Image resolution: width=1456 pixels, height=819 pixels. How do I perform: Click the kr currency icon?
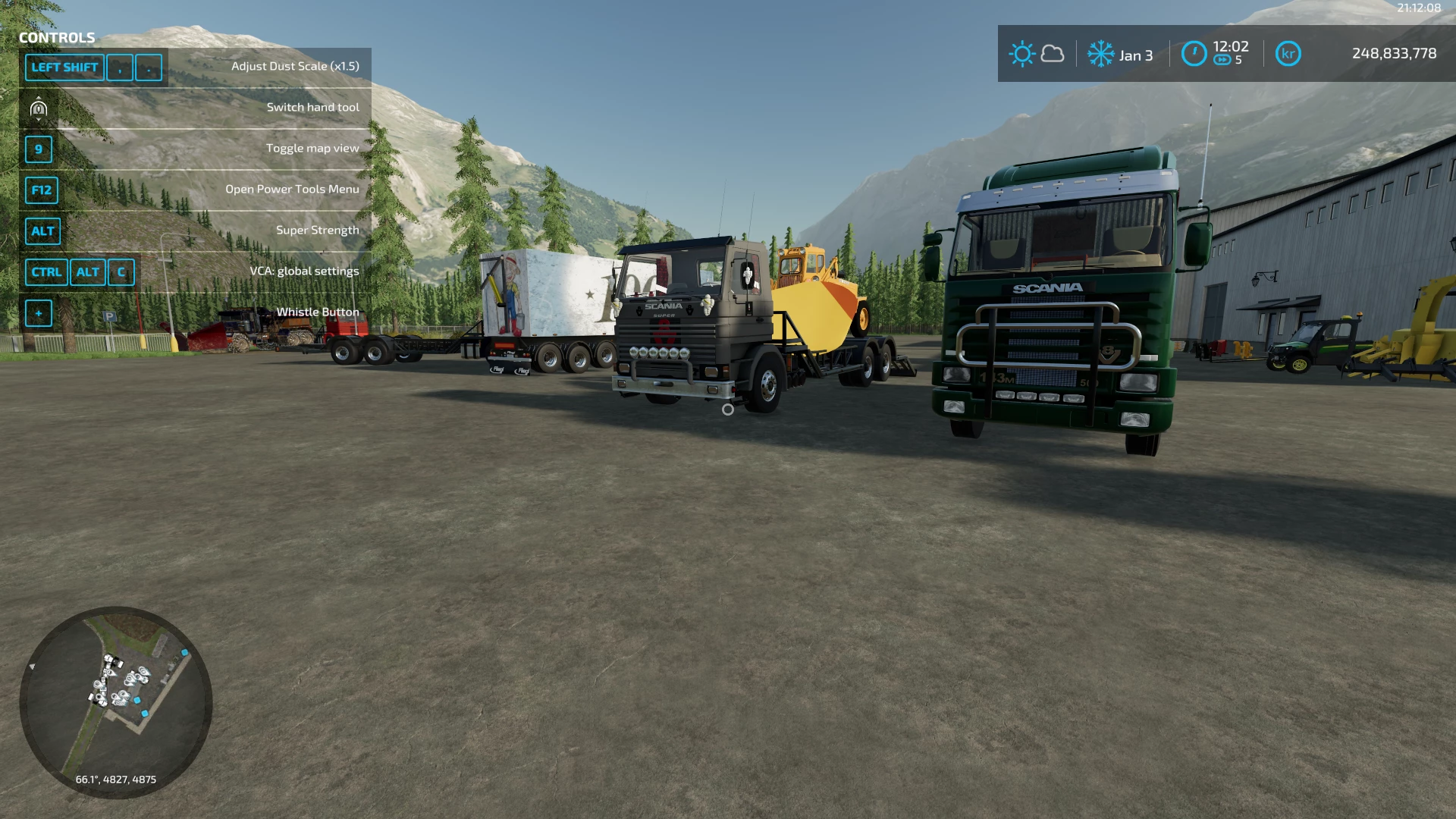[x=1288, y=54]
